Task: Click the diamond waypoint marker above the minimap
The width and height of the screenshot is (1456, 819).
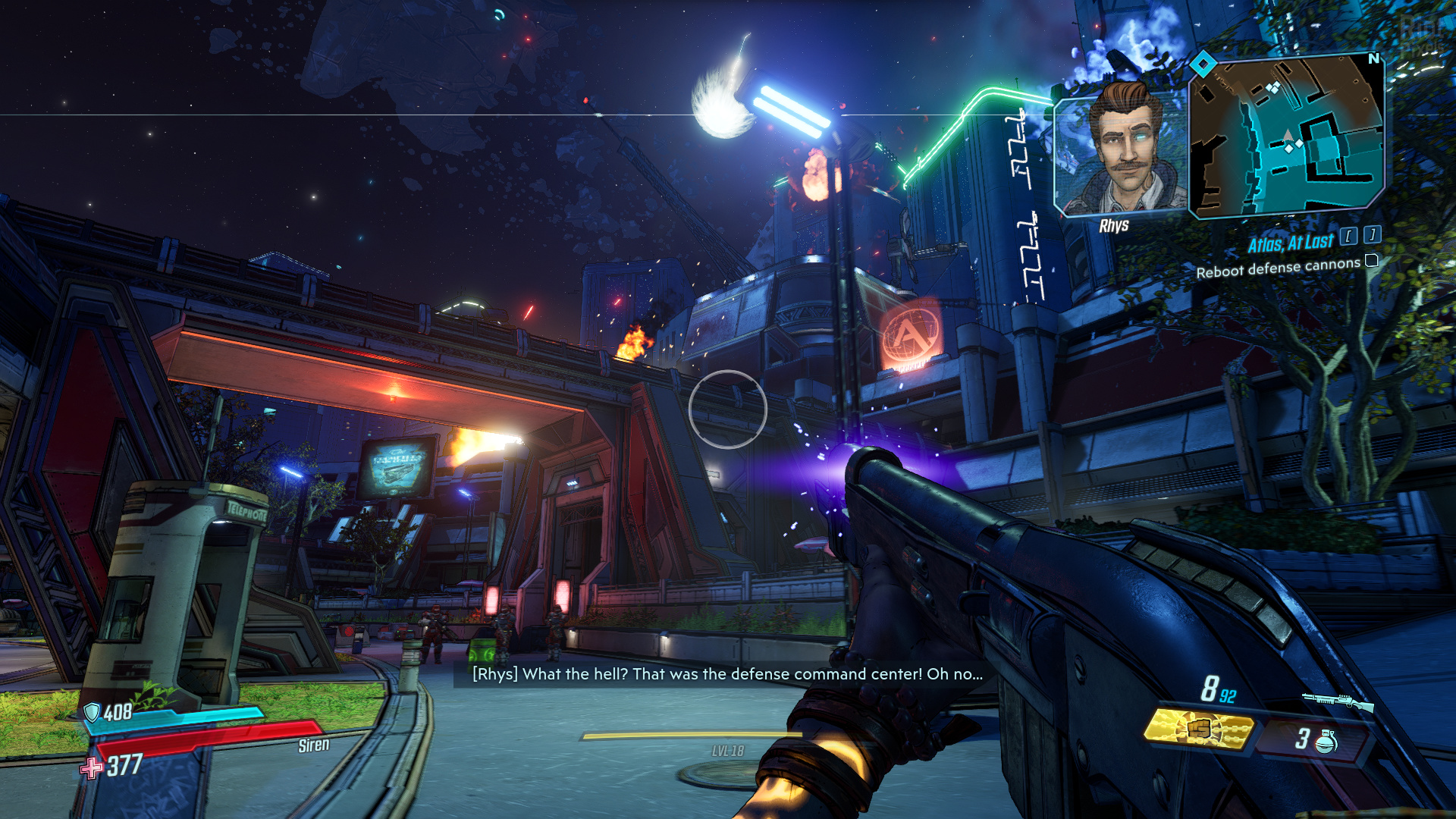Action: click(1203, 64)
